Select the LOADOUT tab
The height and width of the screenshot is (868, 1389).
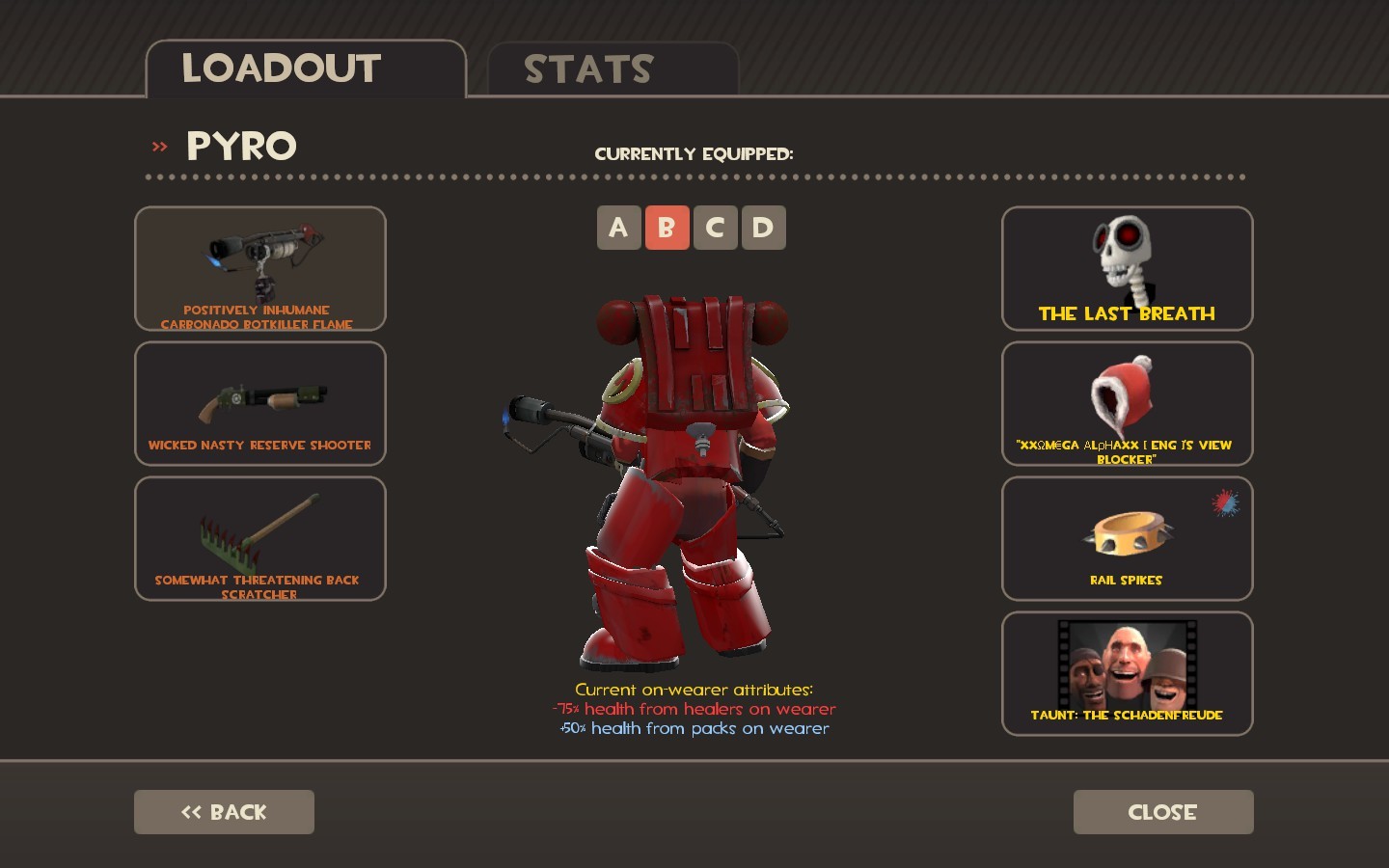[282, 68]
